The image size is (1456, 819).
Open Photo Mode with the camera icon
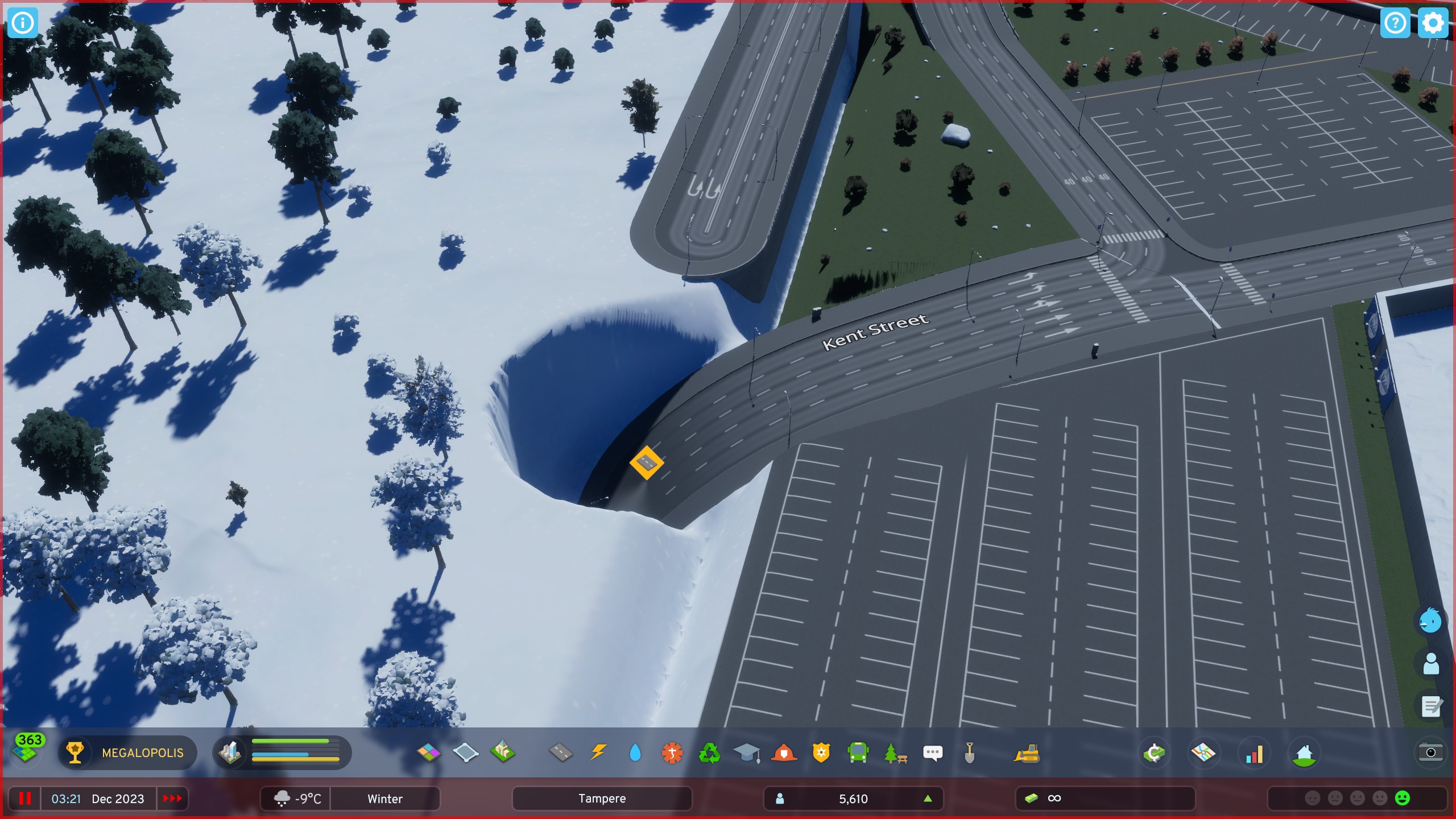[1431, 752]
